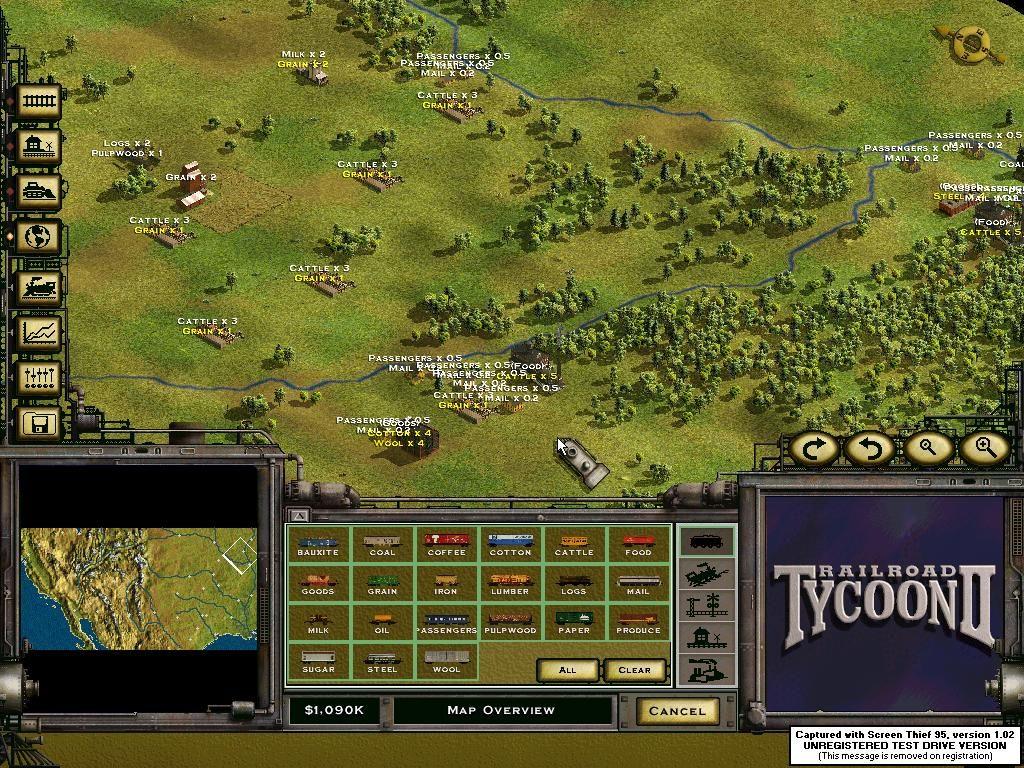Pick the Steel cargo tile
Image resolution: width=1024 pixels, height=768 pixels.
coord(382,662)
